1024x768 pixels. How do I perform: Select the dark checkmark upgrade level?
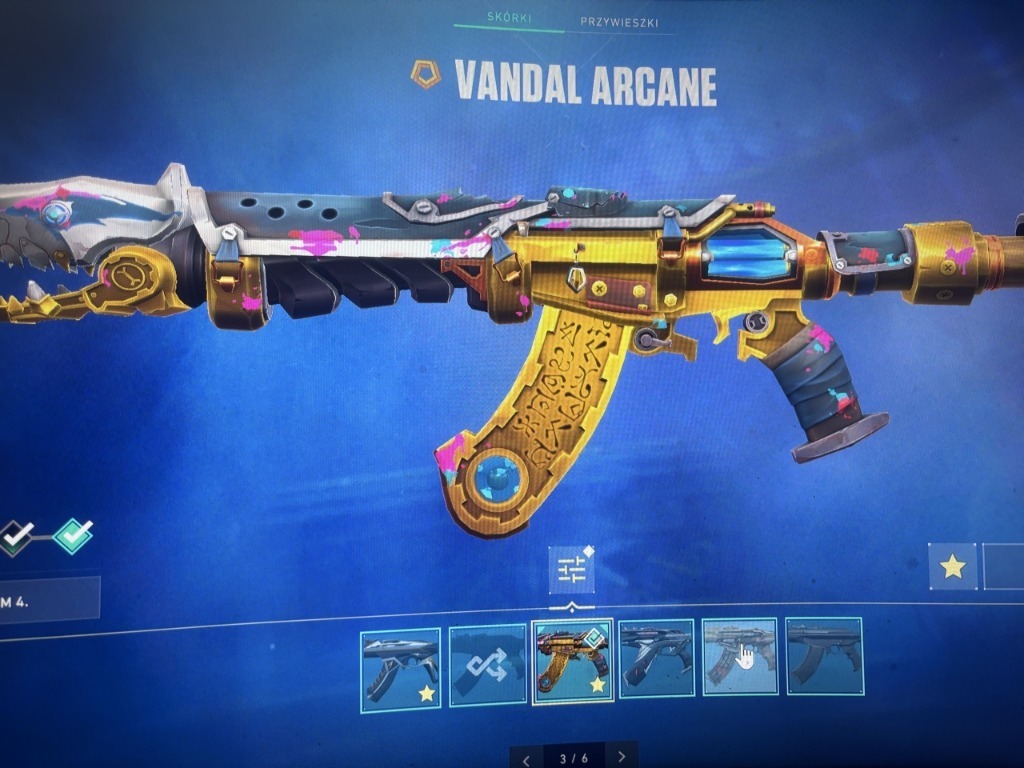tap(14, 537)
